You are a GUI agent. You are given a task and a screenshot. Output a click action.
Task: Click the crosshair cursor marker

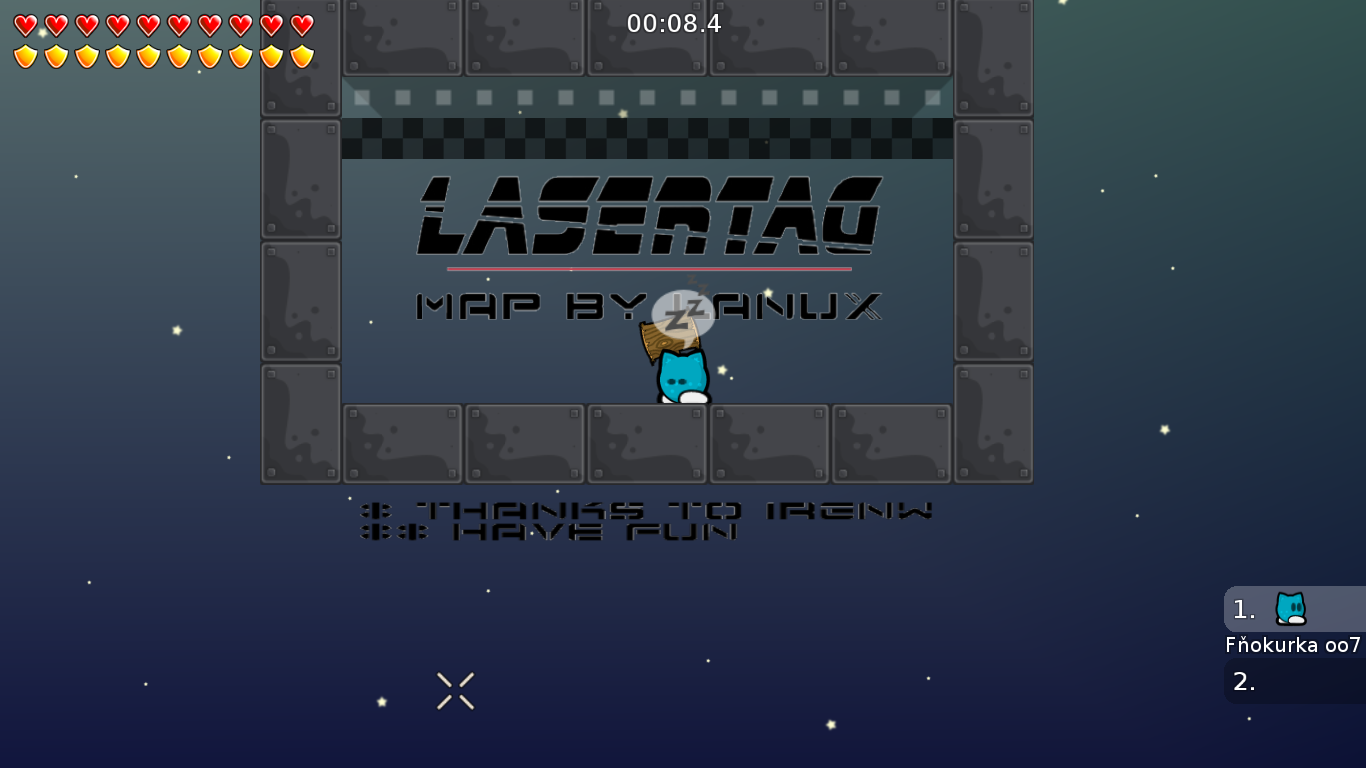tap(455, 690)
